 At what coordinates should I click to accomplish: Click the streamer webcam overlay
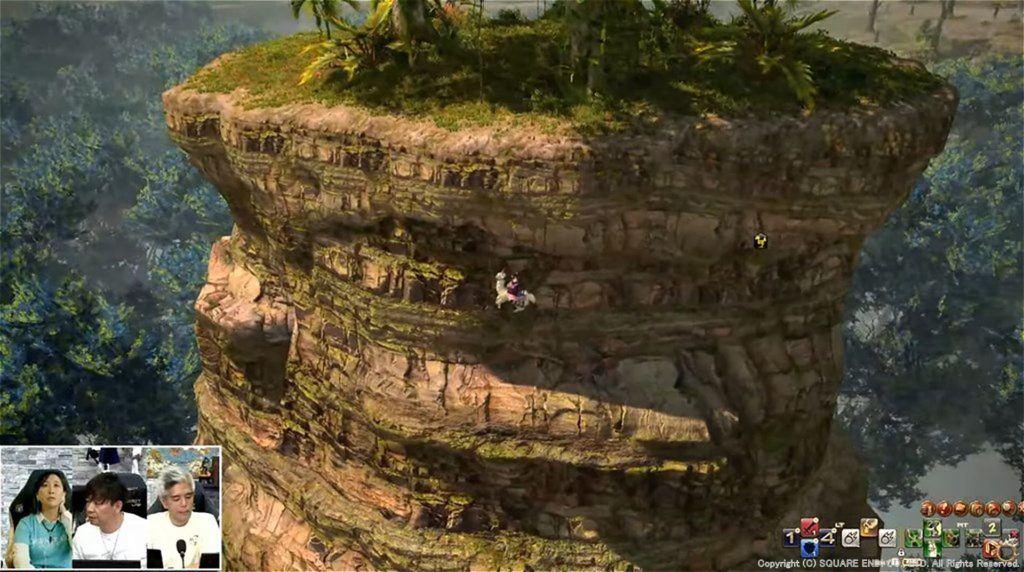[x=110, y=508]
